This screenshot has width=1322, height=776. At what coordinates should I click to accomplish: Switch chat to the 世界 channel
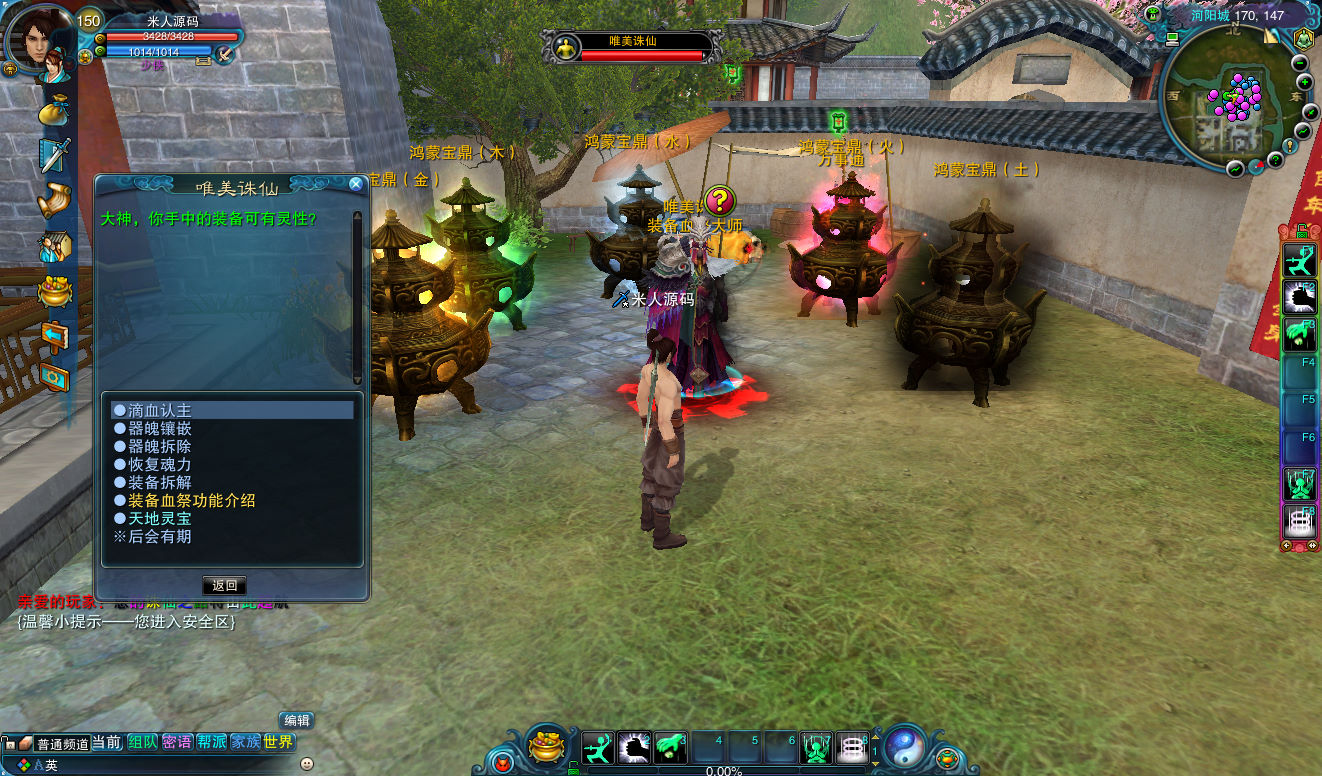click(279, 742)
